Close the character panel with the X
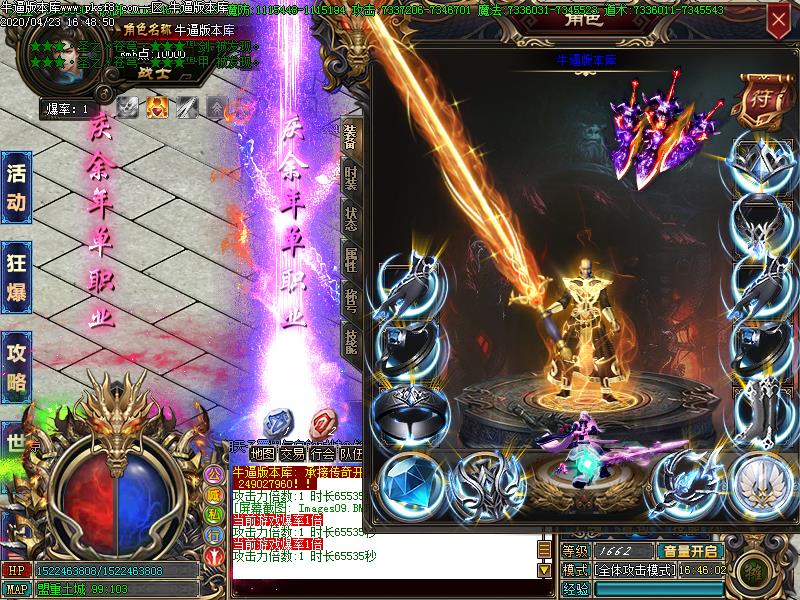The width and height of the screenshot is (800, 600). 778,19
